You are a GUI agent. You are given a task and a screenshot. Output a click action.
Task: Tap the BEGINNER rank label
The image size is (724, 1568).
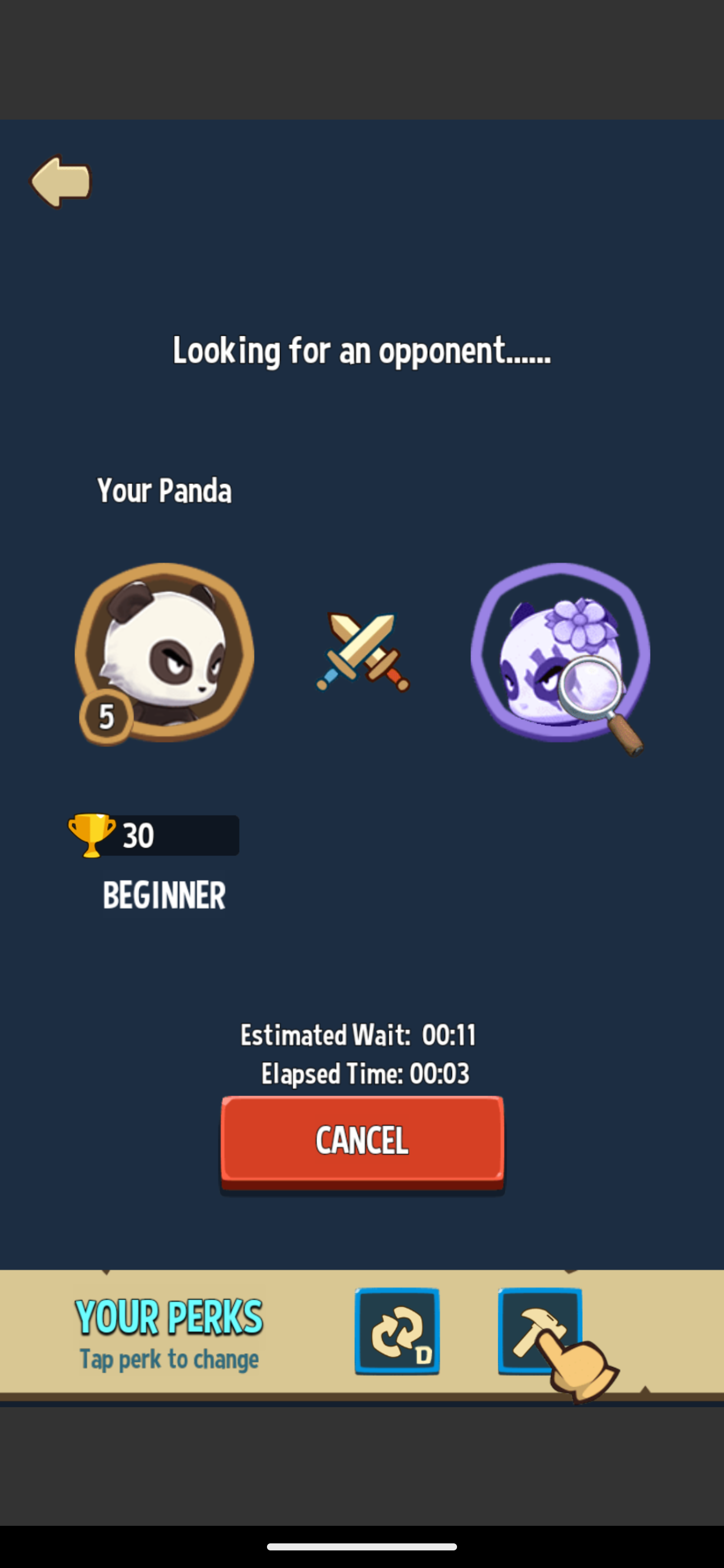pos(163,894)
